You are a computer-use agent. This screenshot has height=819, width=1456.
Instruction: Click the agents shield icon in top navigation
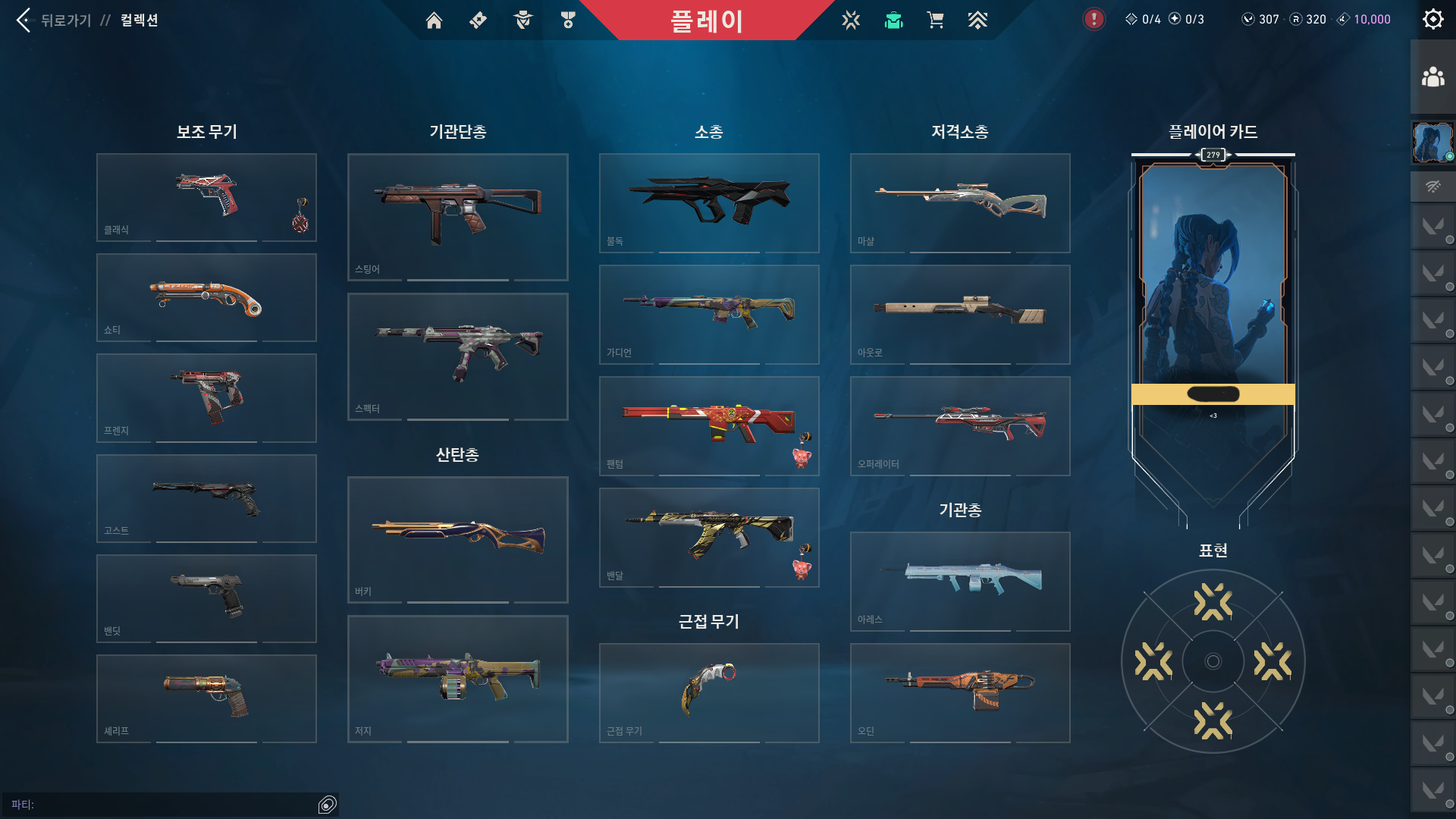(x=522, y=20)
